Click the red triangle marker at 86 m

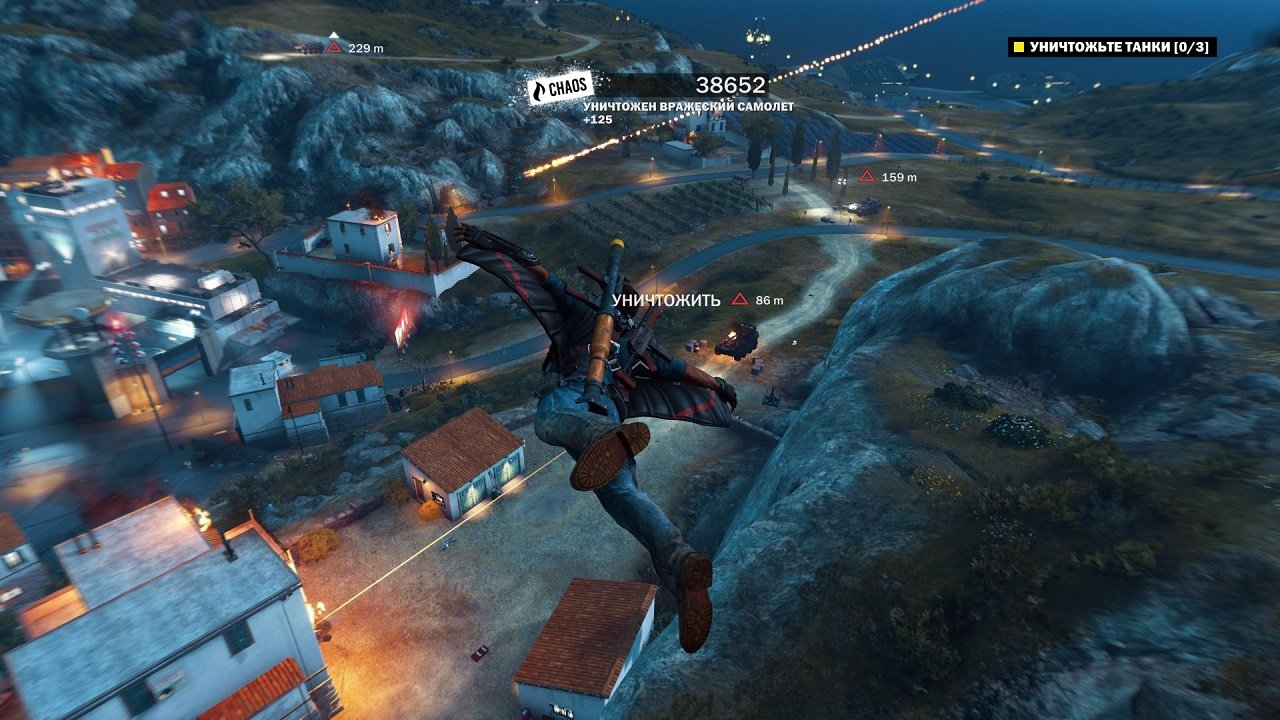pos(739,297)
